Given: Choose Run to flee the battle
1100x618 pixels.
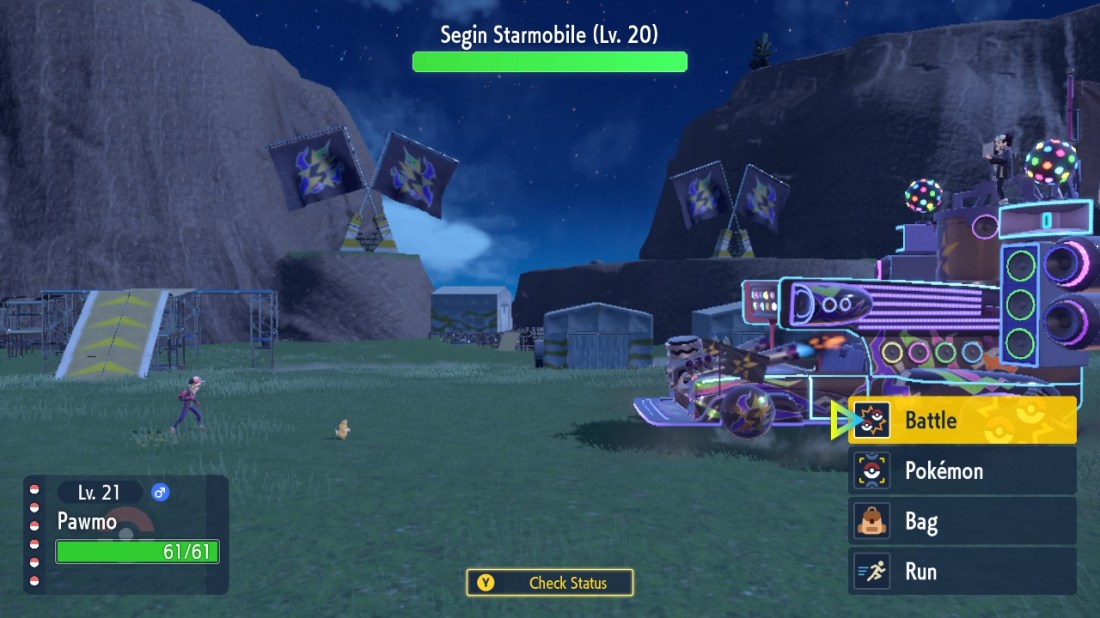Looking at the screenshot, I should click(962, 571).
